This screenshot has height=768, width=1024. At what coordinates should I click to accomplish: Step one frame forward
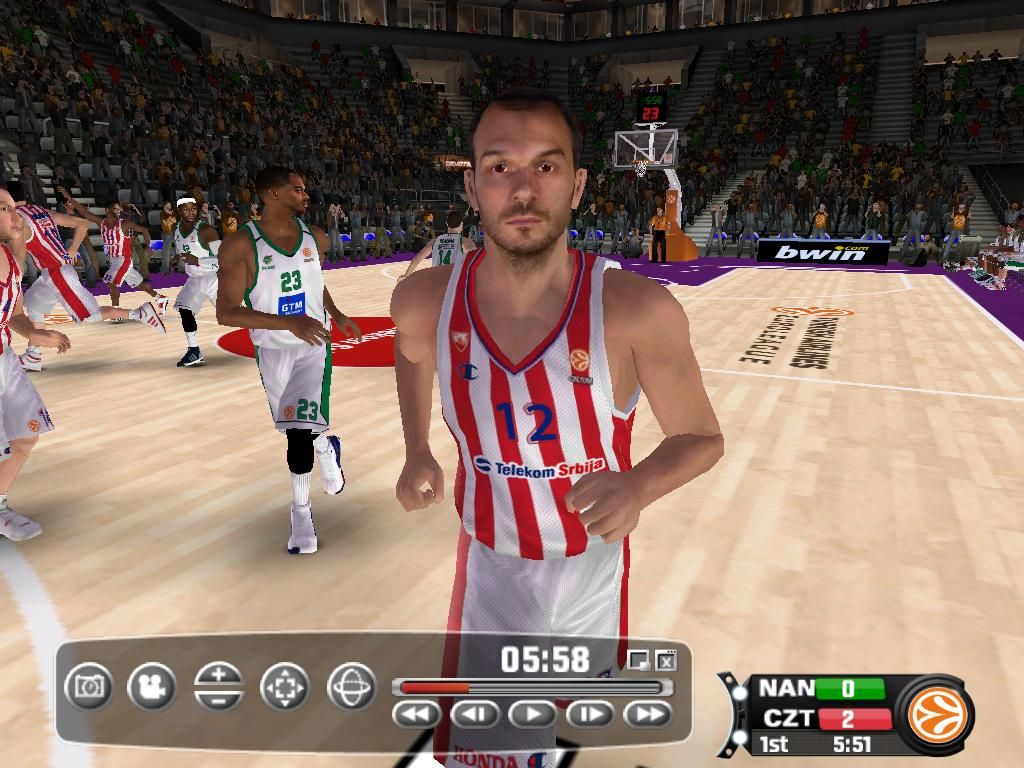point(590,714)
